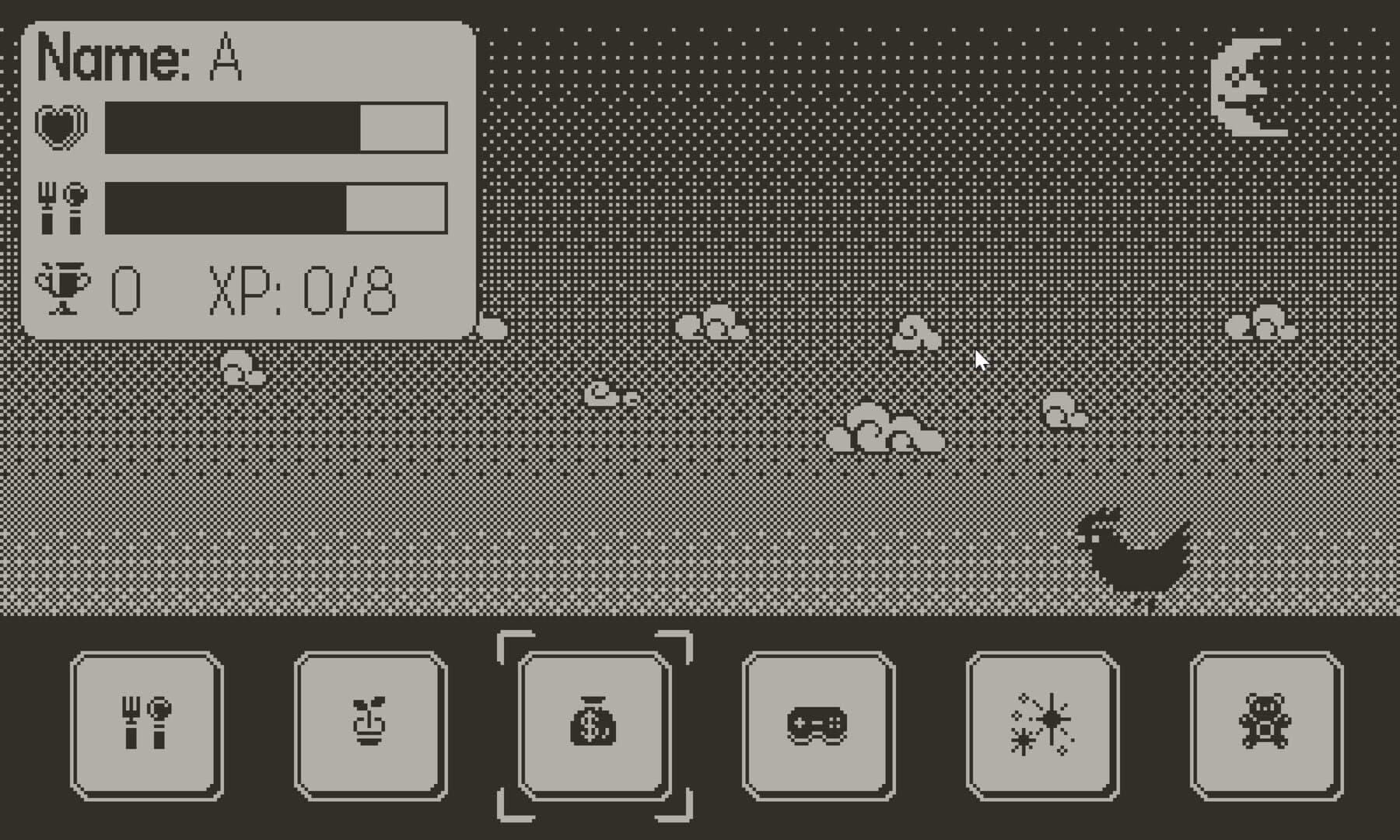Open the money bag shop button
Image resolution: width=1400 pixels, height=840 pixels.
click(594, 725)
